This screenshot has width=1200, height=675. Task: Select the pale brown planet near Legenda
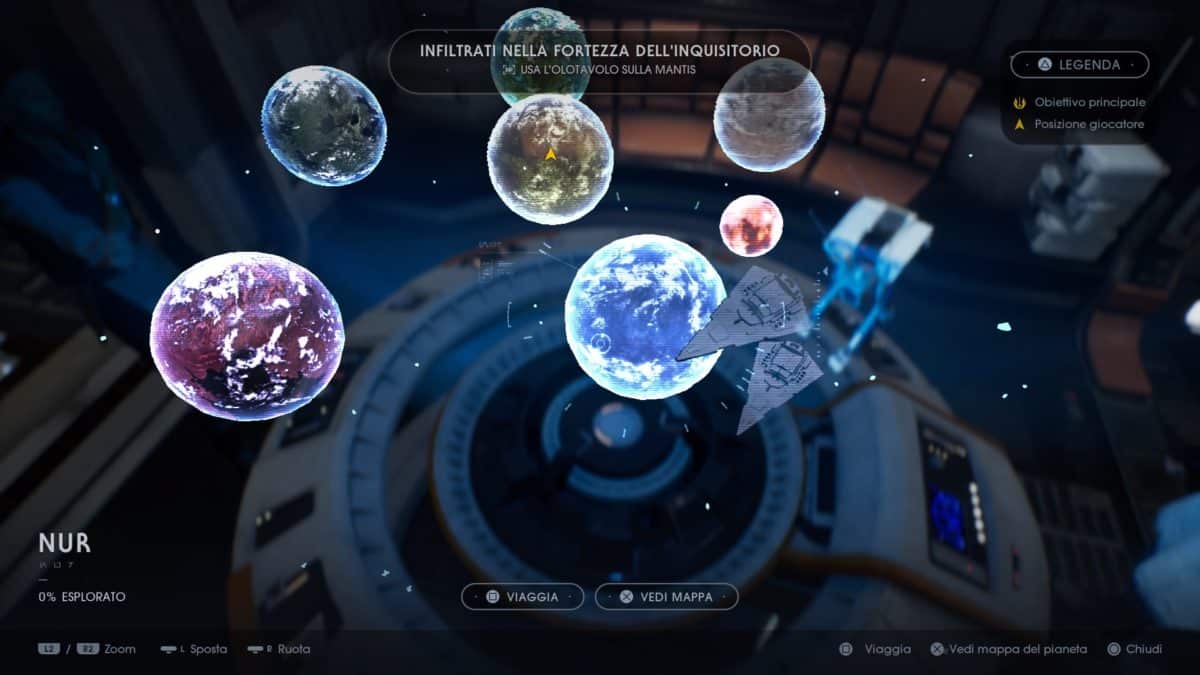coord(769,115)
